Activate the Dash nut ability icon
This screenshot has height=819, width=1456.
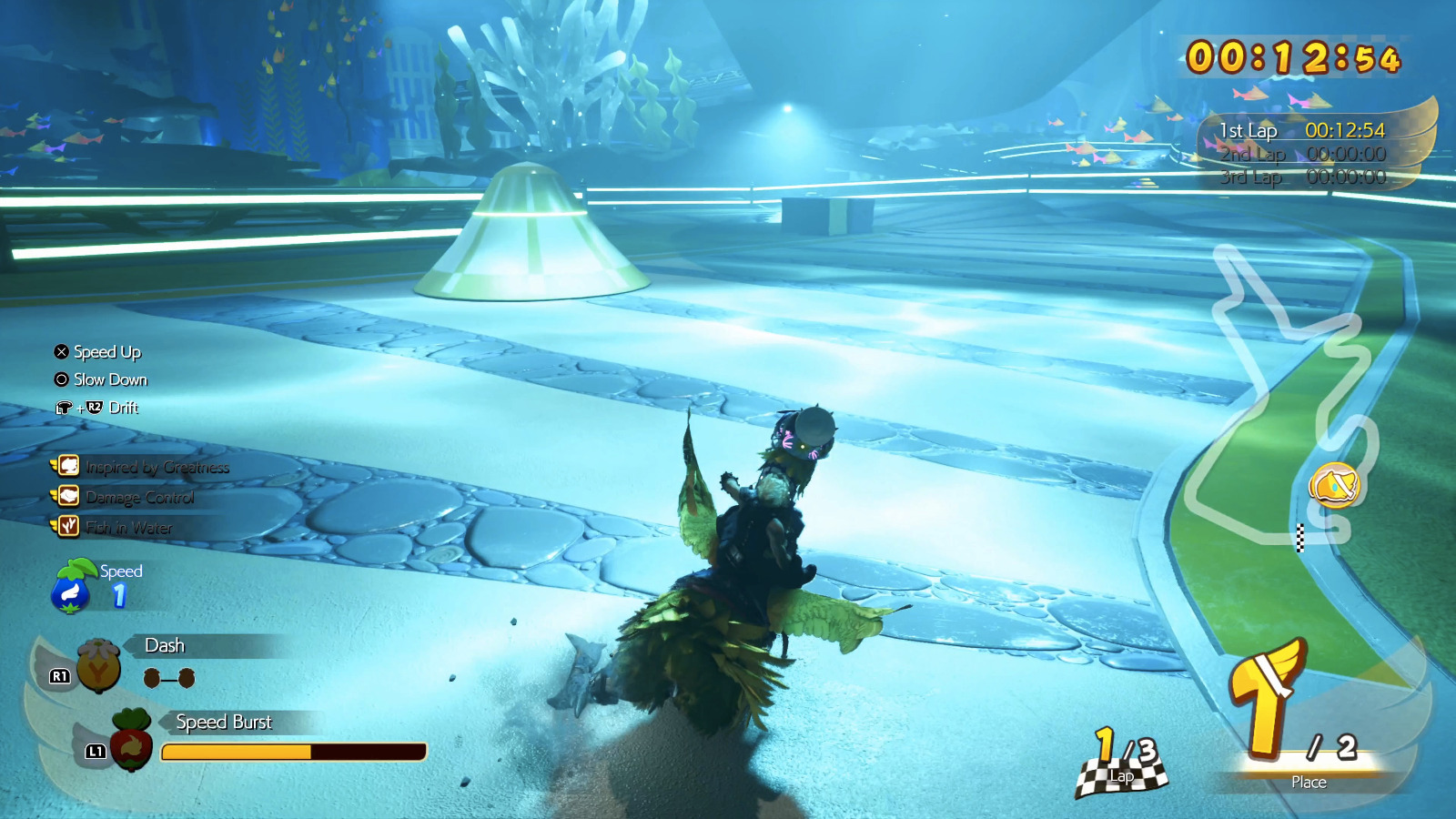tap(98, 666)
